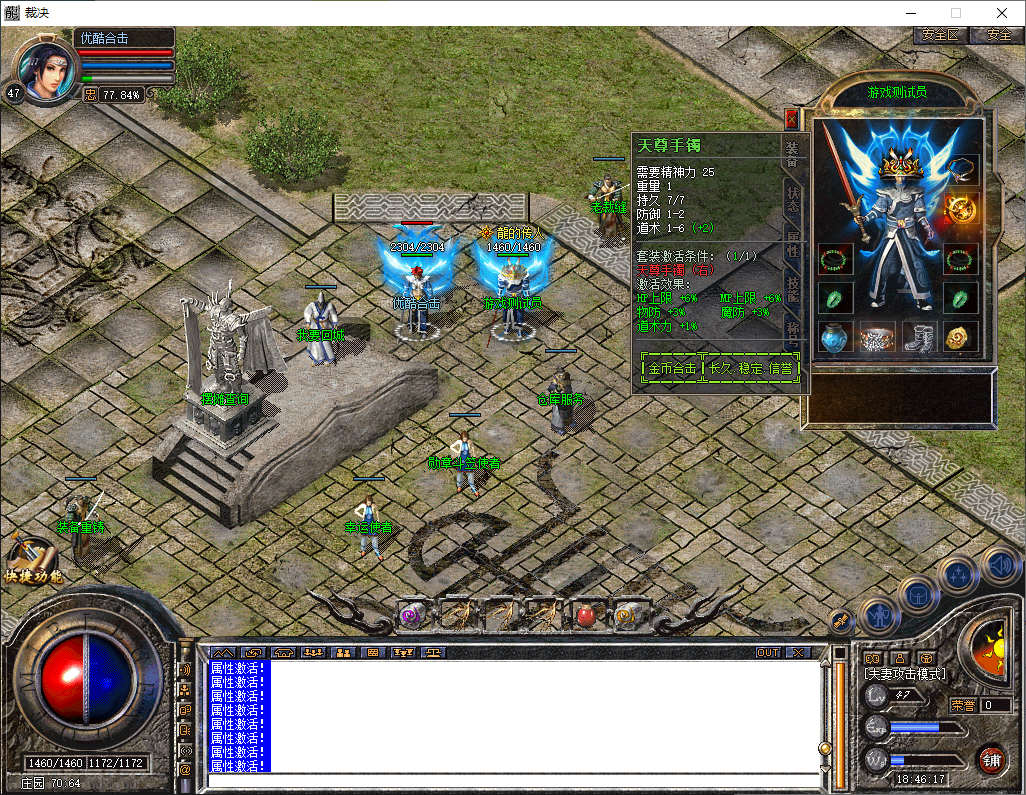Screen dimensions: 1026x795
Task: Select the equipped boots slot
Action: [x=919, y=337]
